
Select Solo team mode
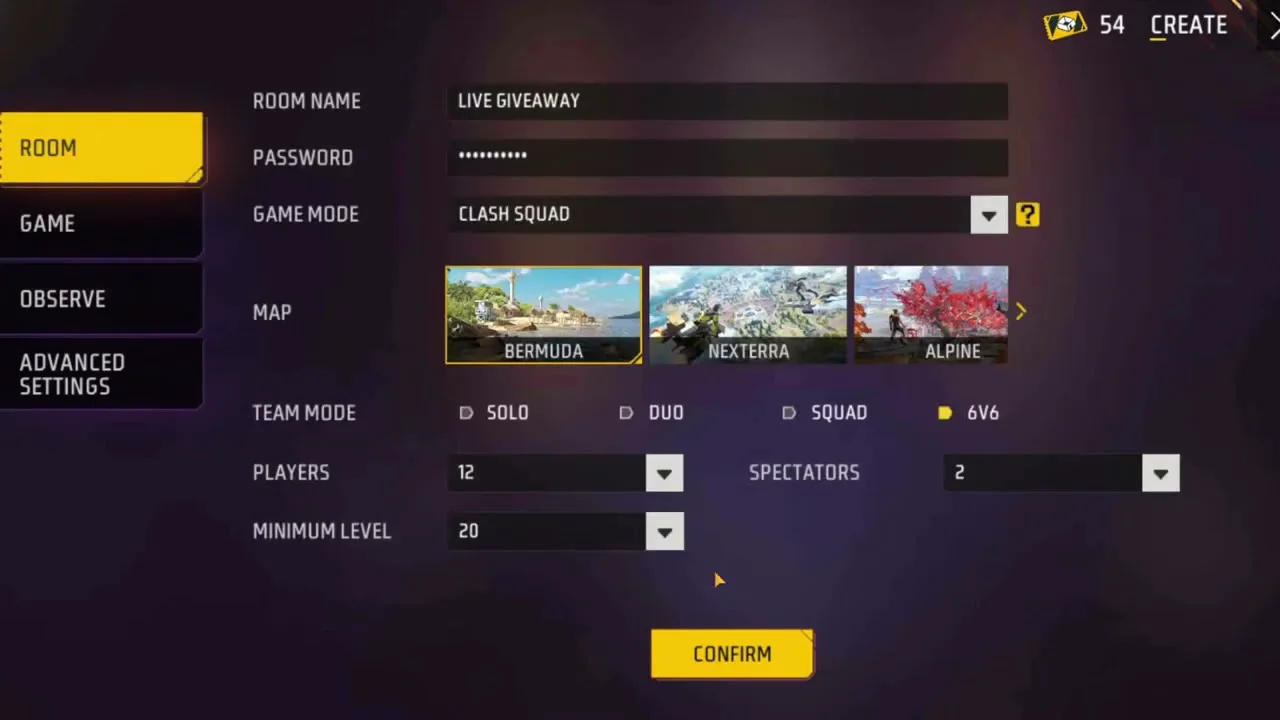point(467,413)
